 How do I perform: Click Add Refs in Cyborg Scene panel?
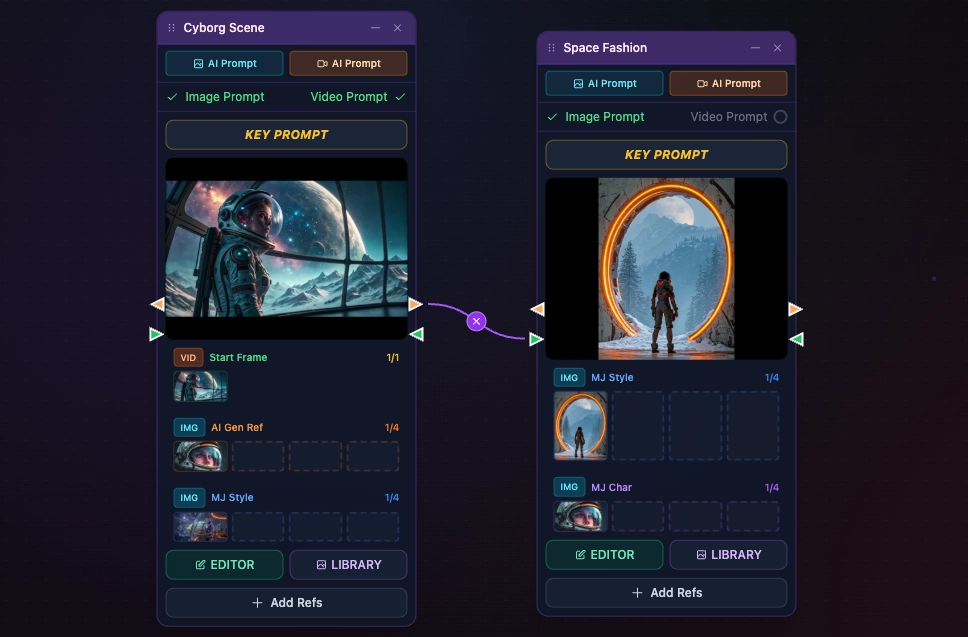286,603
